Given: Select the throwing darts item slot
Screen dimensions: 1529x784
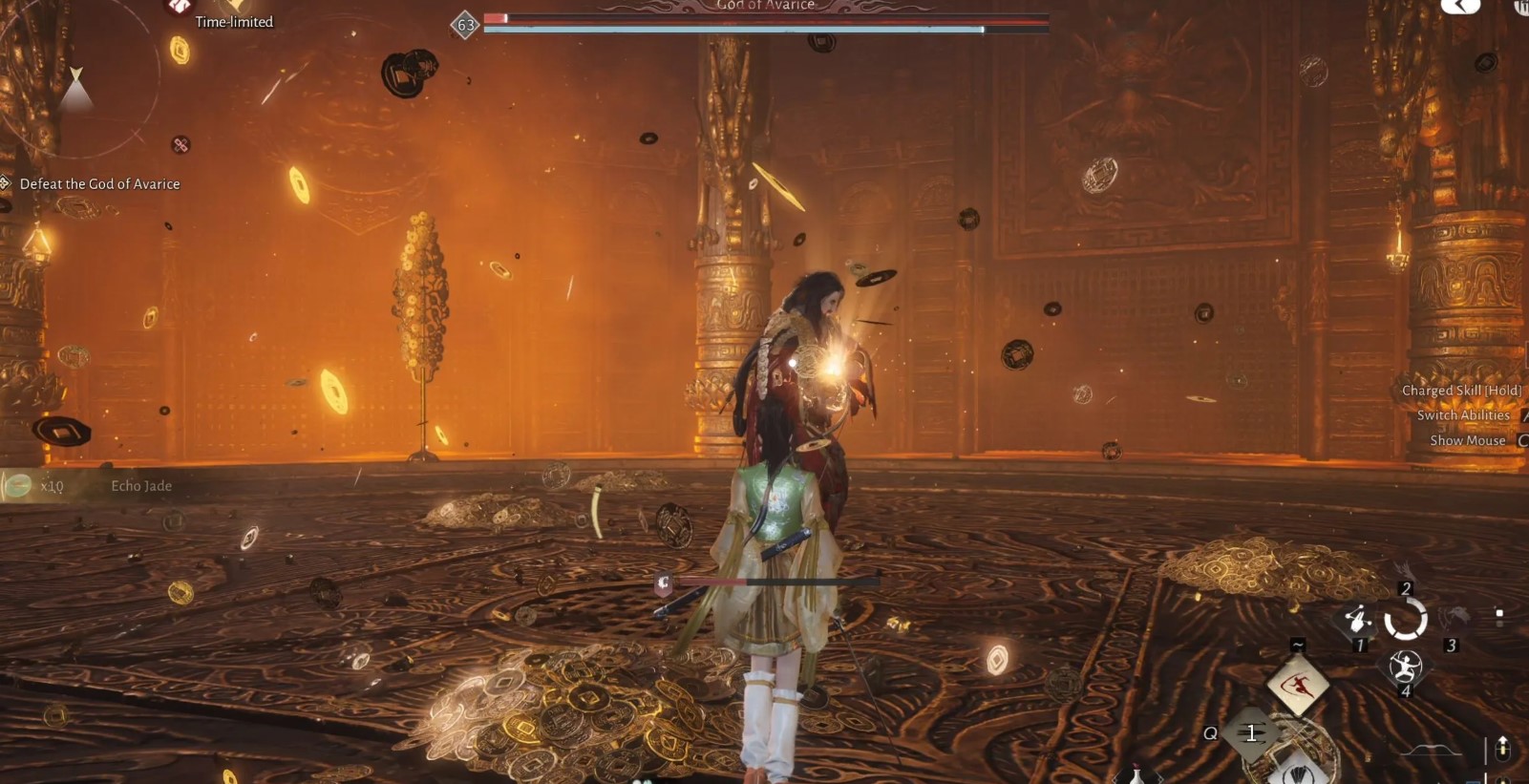Looking at the screenshot, I should pos(1250,733).
